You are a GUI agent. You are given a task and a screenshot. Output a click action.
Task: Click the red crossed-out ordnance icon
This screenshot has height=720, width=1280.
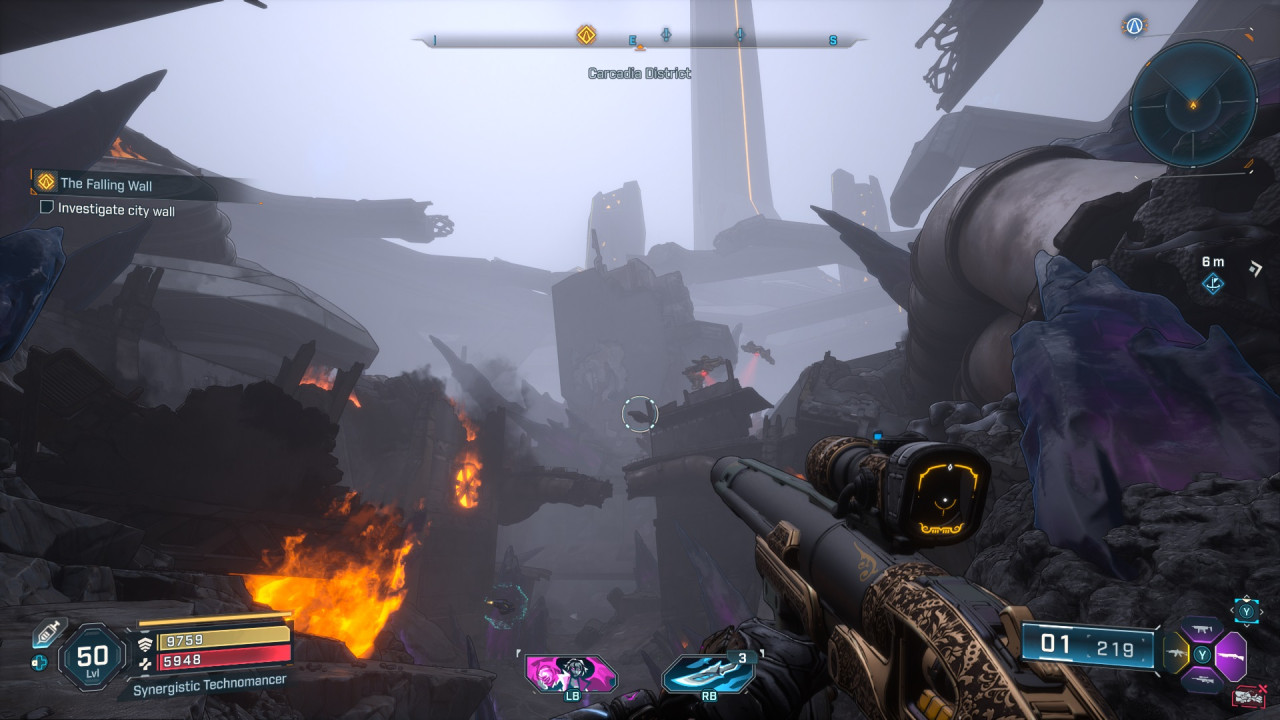[x=1248, y=696]
